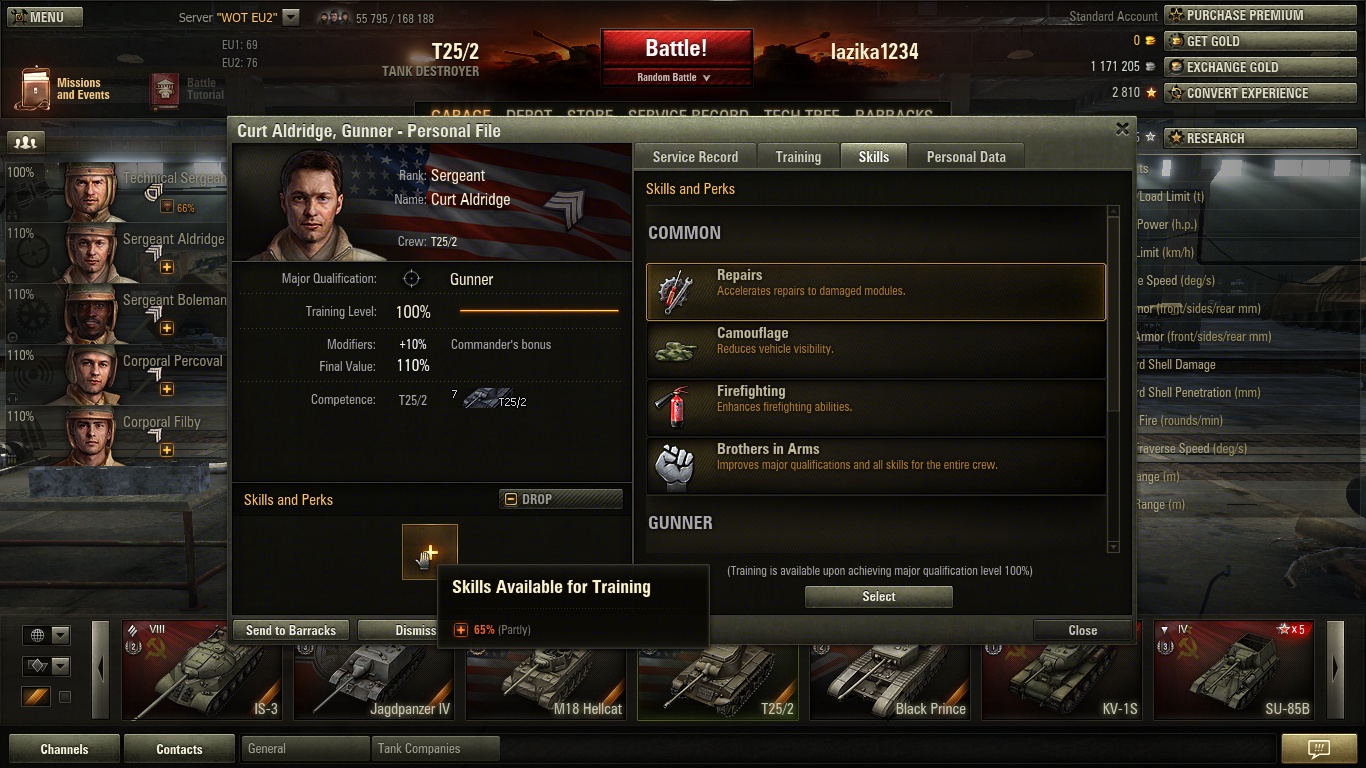Choose the Camouflage skill
Screen dimensions: 1366x768
(876, 350)
